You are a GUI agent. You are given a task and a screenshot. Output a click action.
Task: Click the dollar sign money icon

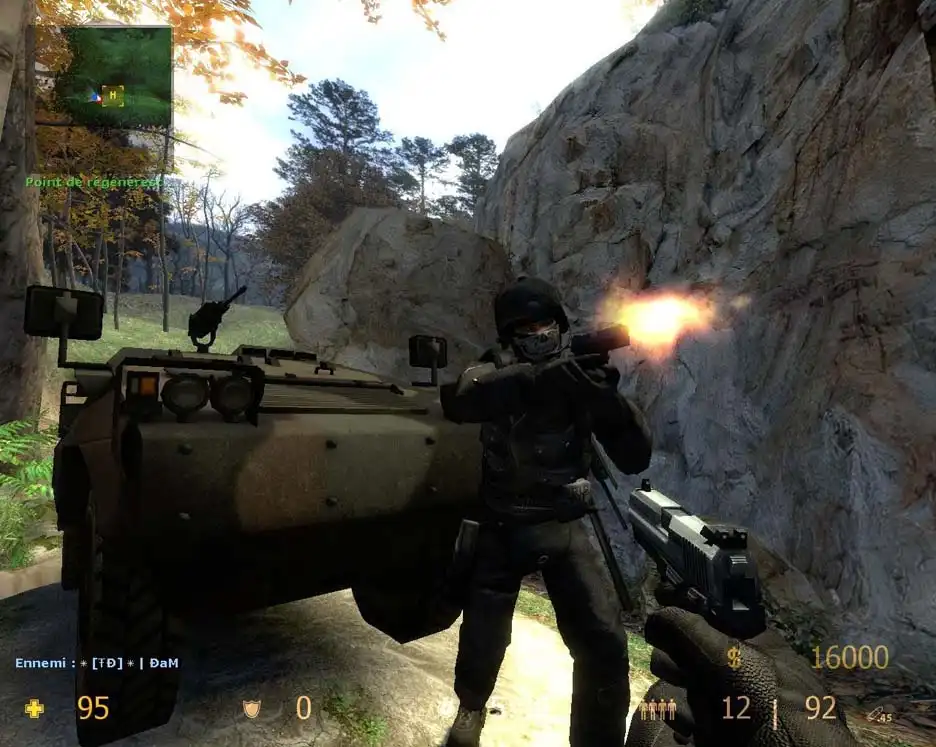[735, 657]
